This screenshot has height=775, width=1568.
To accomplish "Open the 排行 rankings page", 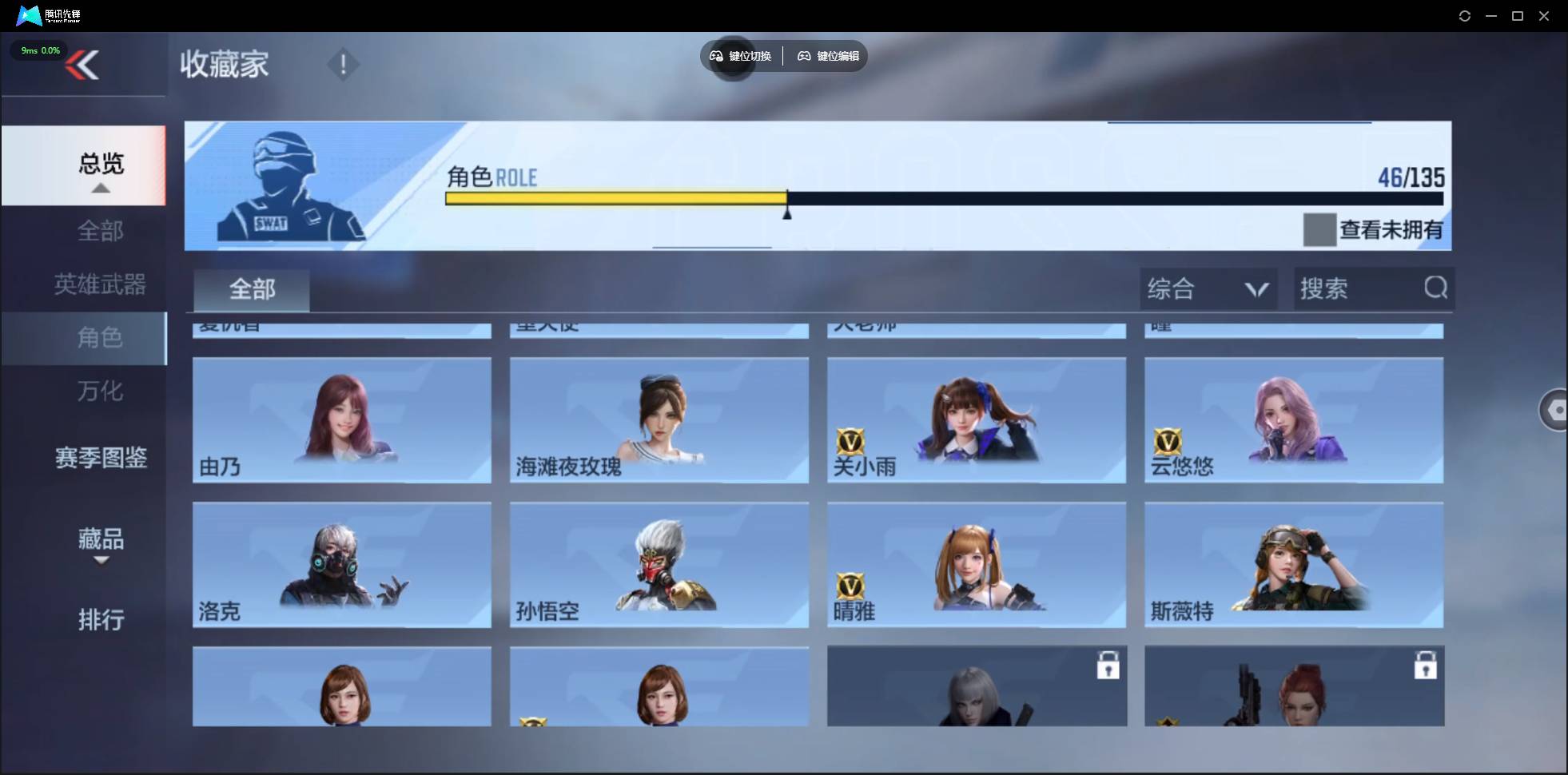I will pyautogui.click(x=101, y=620).
